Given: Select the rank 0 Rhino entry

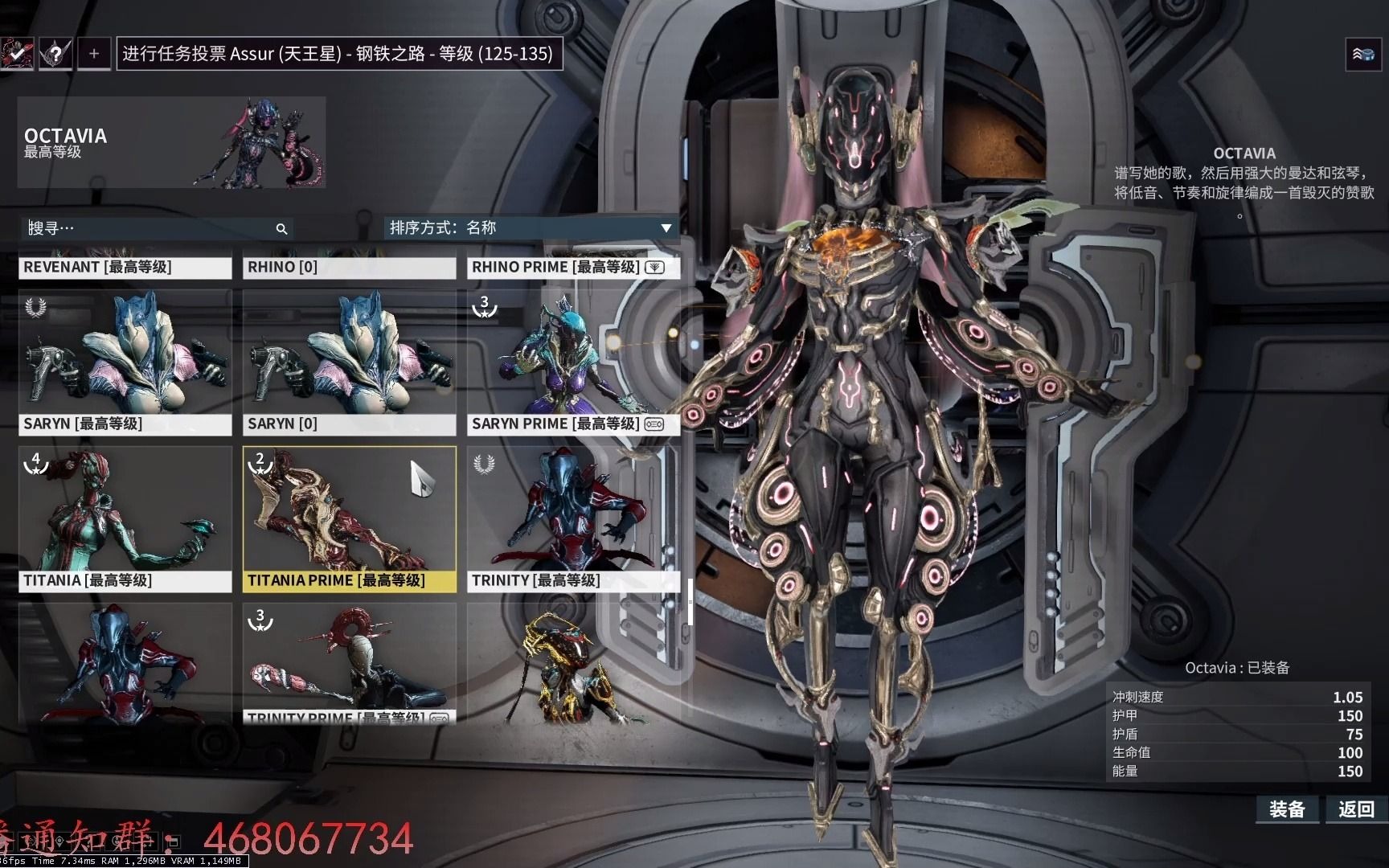Looking at the screenshot, I should pyautogui.click(x=349, y=267).
